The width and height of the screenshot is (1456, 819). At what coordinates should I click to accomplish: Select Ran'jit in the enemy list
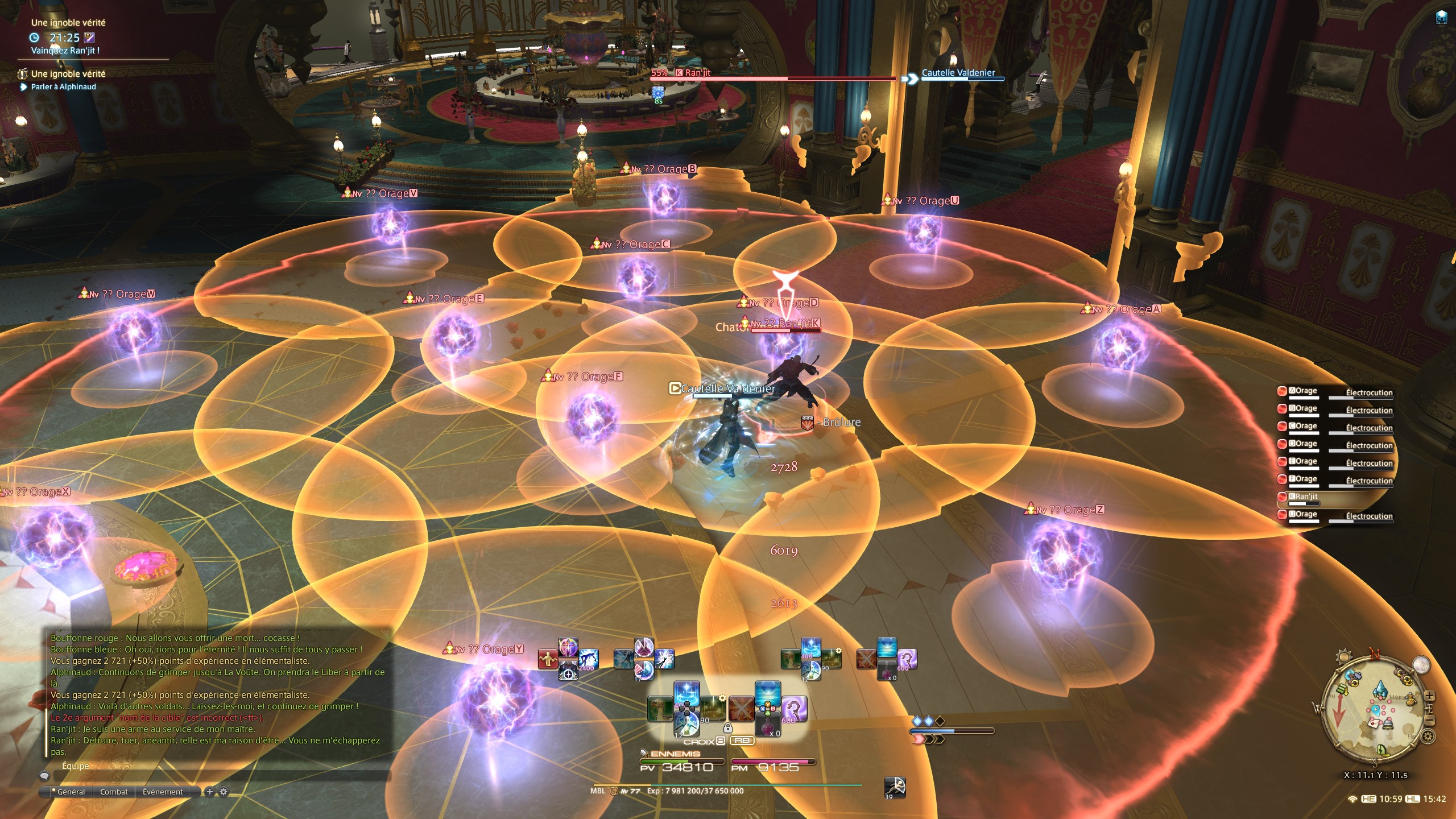[x=1306, y=497]
